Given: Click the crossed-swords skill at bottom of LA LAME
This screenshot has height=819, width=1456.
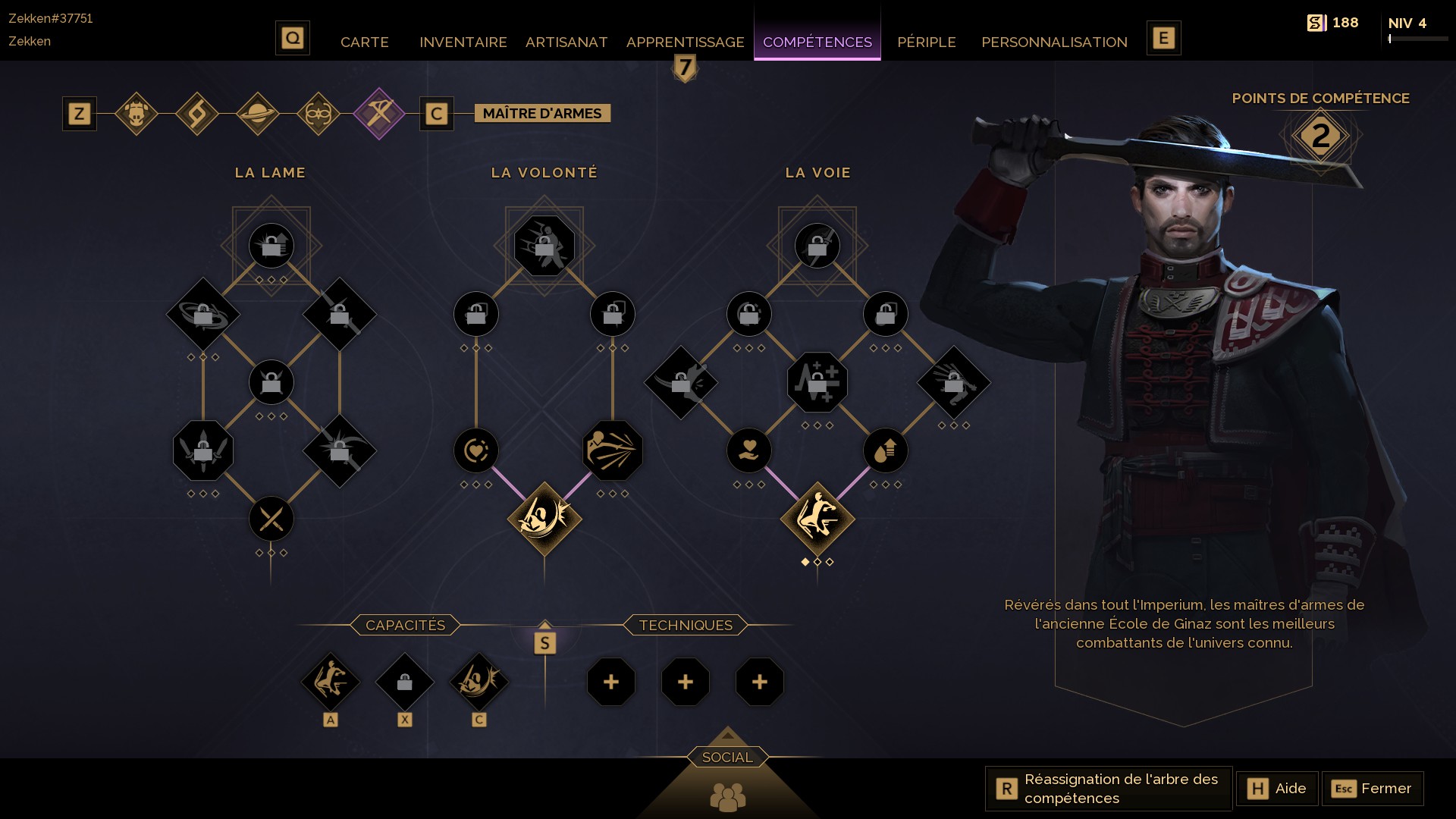Looking at the screenshot, I should coord(271,518).
